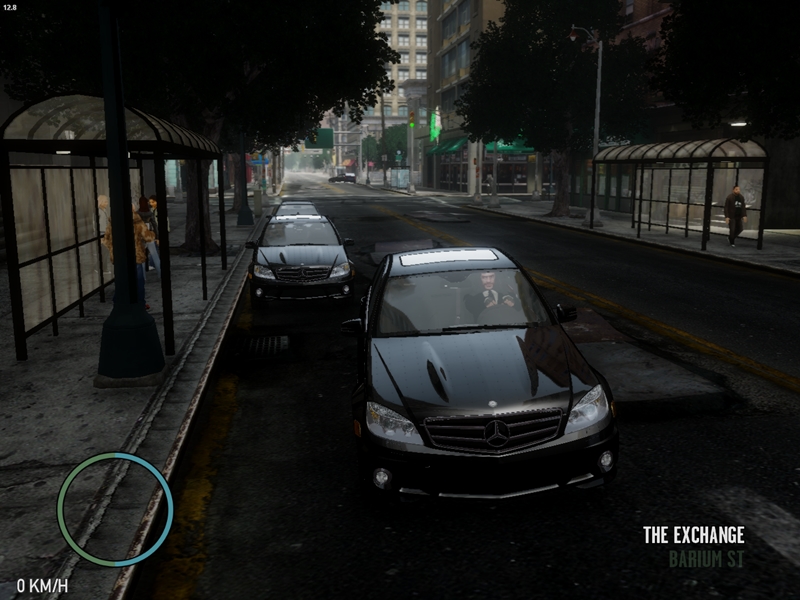
Task: Click the circular minimap radar
Action: (115, 509)
